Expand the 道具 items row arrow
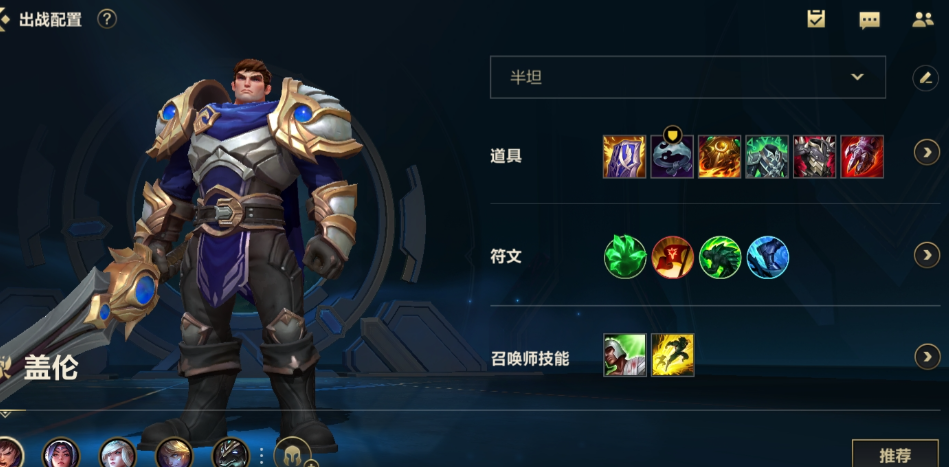Screen dimensions: 949x467 pyautogui.click(x=927, y=152)
